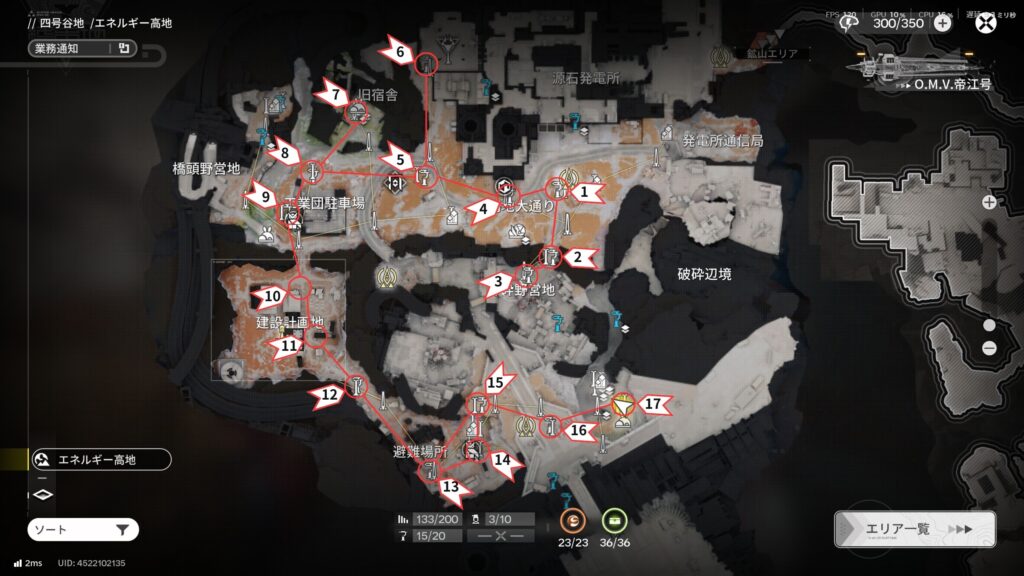
Task: Select the エネルギー高地 area tab
Action: pyautogui.click(x=100, y=460)
